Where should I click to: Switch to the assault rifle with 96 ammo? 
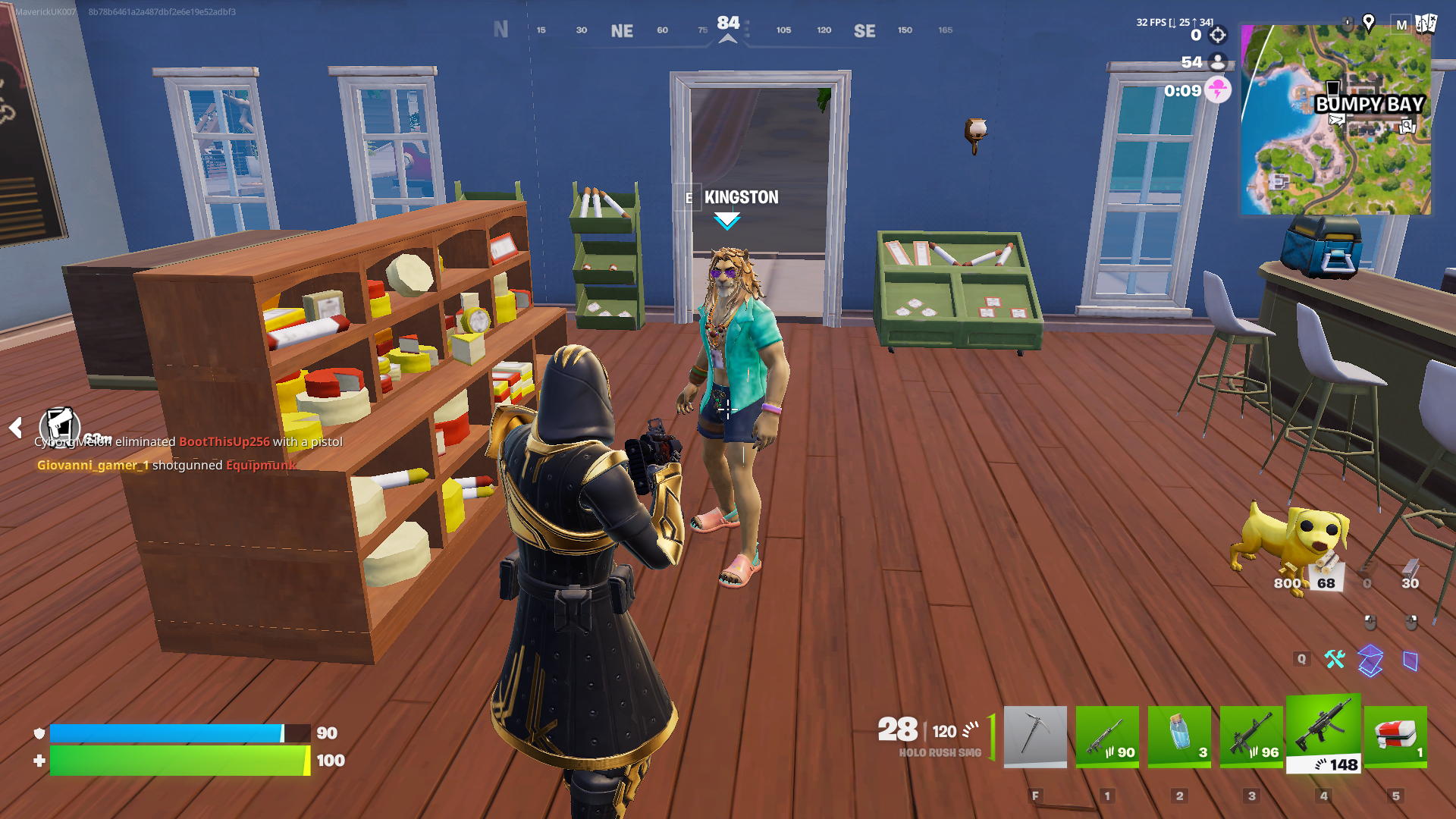click(1251, 736)
